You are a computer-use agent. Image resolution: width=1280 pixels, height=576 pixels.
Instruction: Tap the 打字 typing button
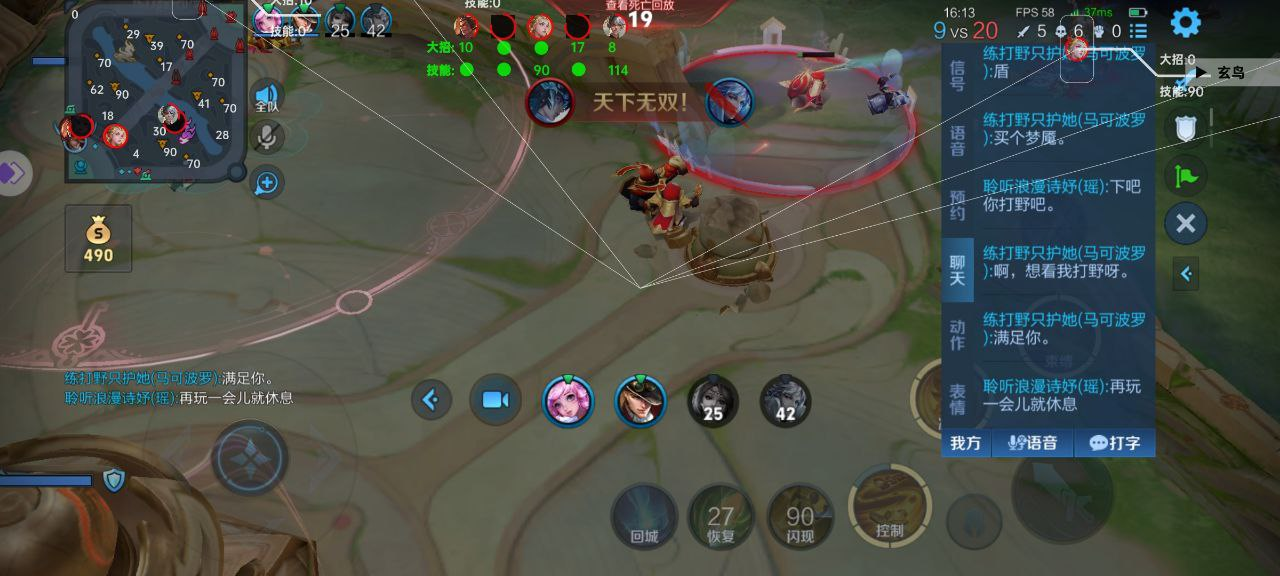point(1115,443)
